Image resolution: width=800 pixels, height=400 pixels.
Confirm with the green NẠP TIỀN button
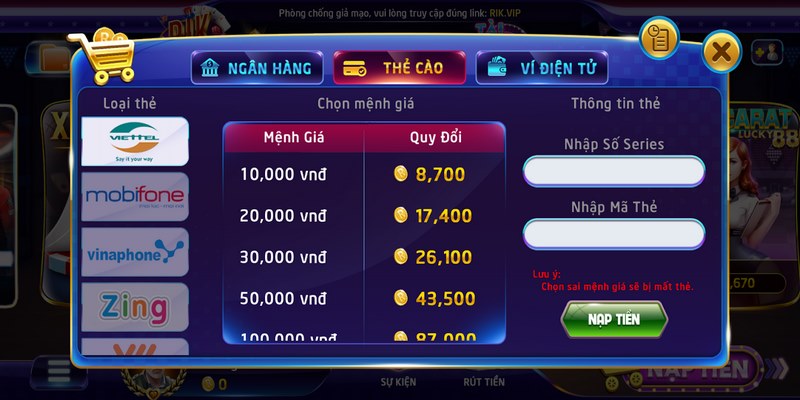point(614,318)
